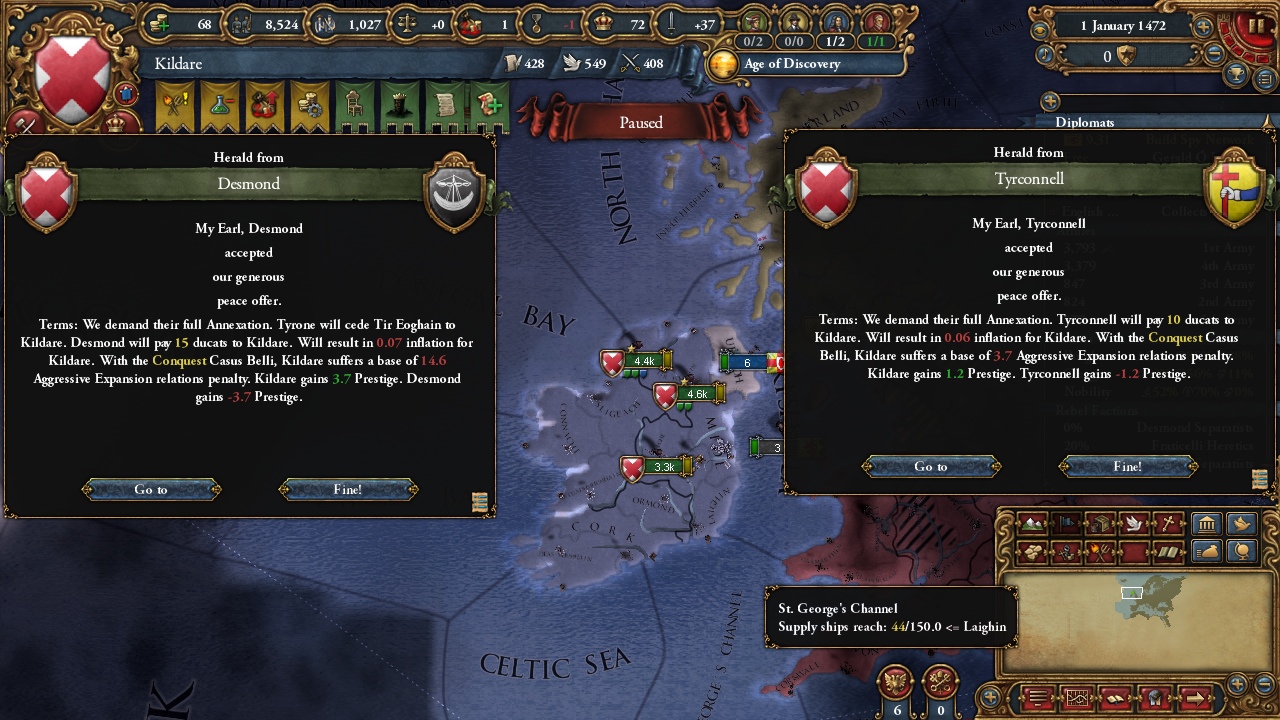Switch to the political mapmode
Screen dimensions: 1280x720
(x=1064, y=523)
